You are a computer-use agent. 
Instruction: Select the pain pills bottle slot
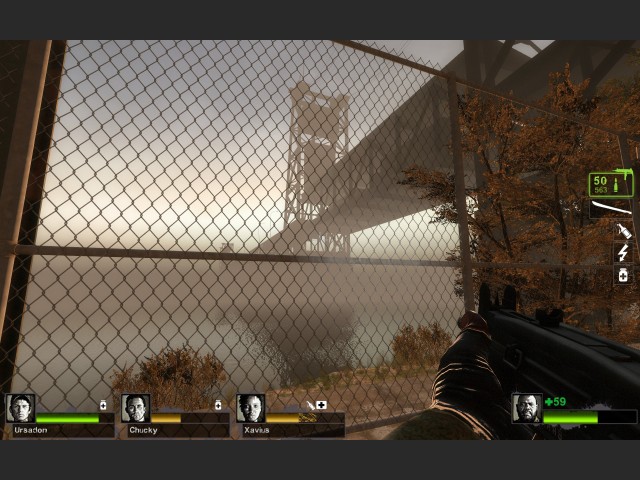point(623,275)
